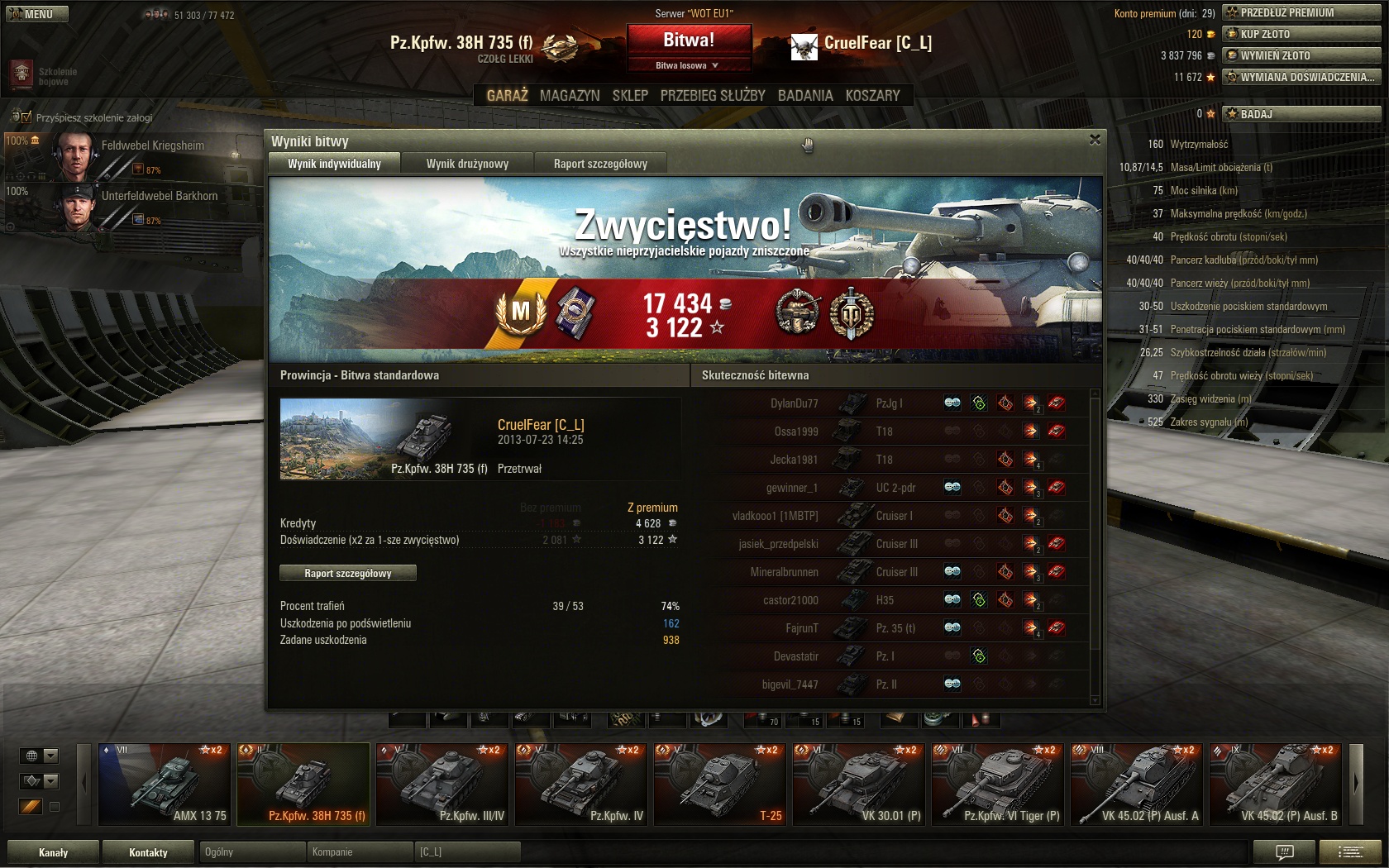
Task: Select the AMX 13 75 tank
Action: [166, 784]
